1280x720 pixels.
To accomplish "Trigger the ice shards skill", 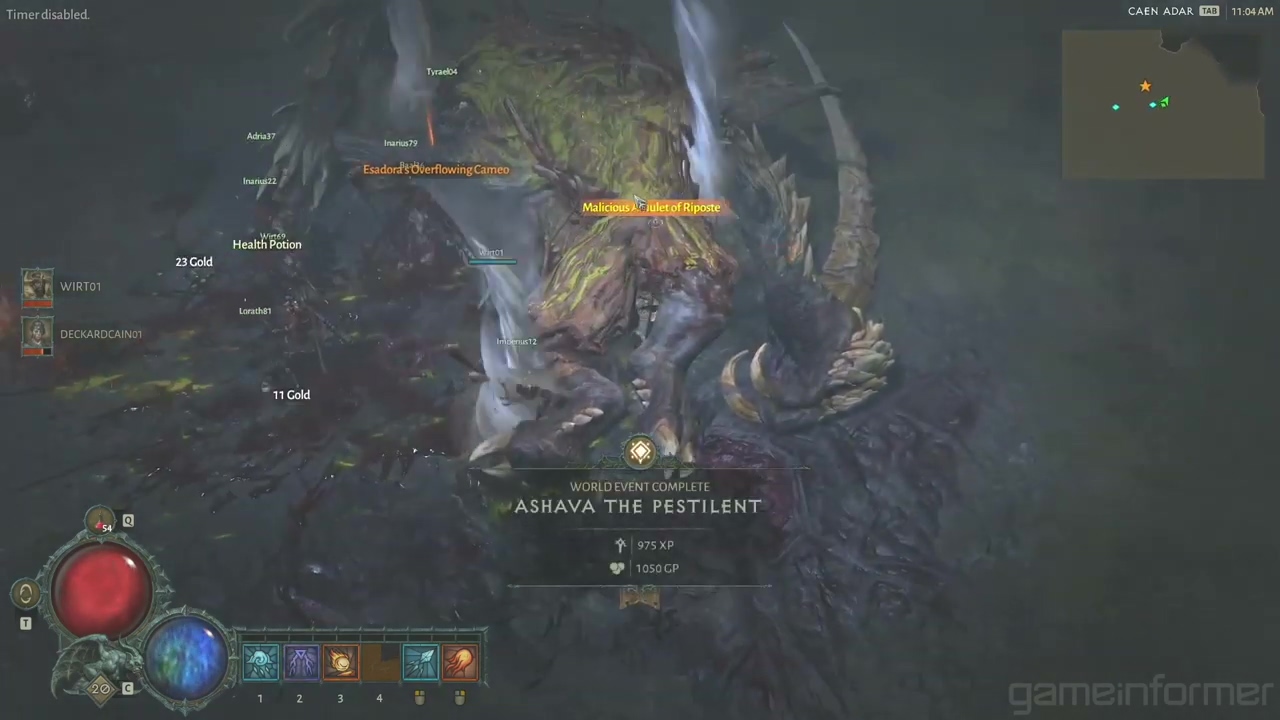I will (x=420, y=663).
